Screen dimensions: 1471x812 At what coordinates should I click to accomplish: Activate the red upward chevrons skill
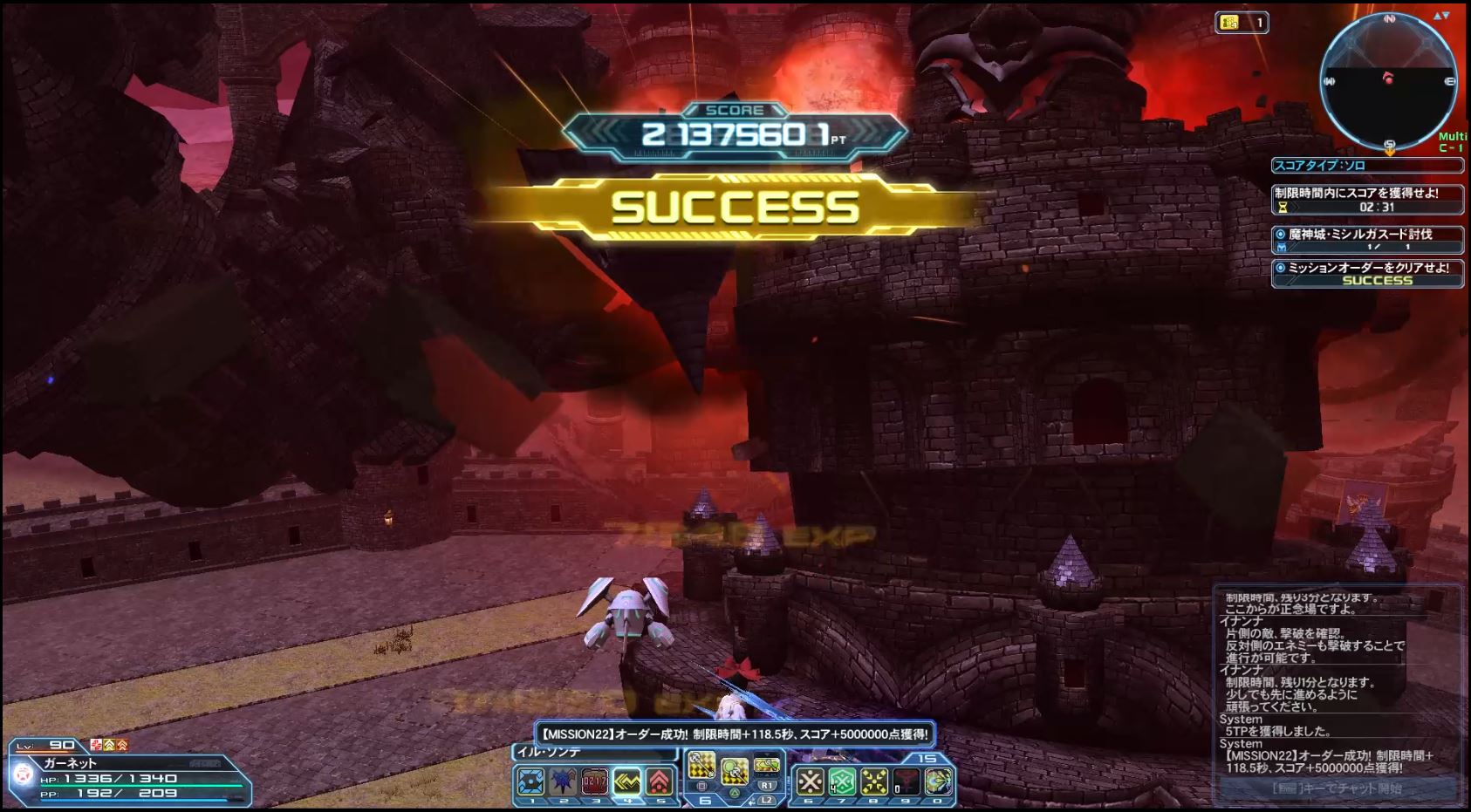pyautogui.click(x=660, y=781)
